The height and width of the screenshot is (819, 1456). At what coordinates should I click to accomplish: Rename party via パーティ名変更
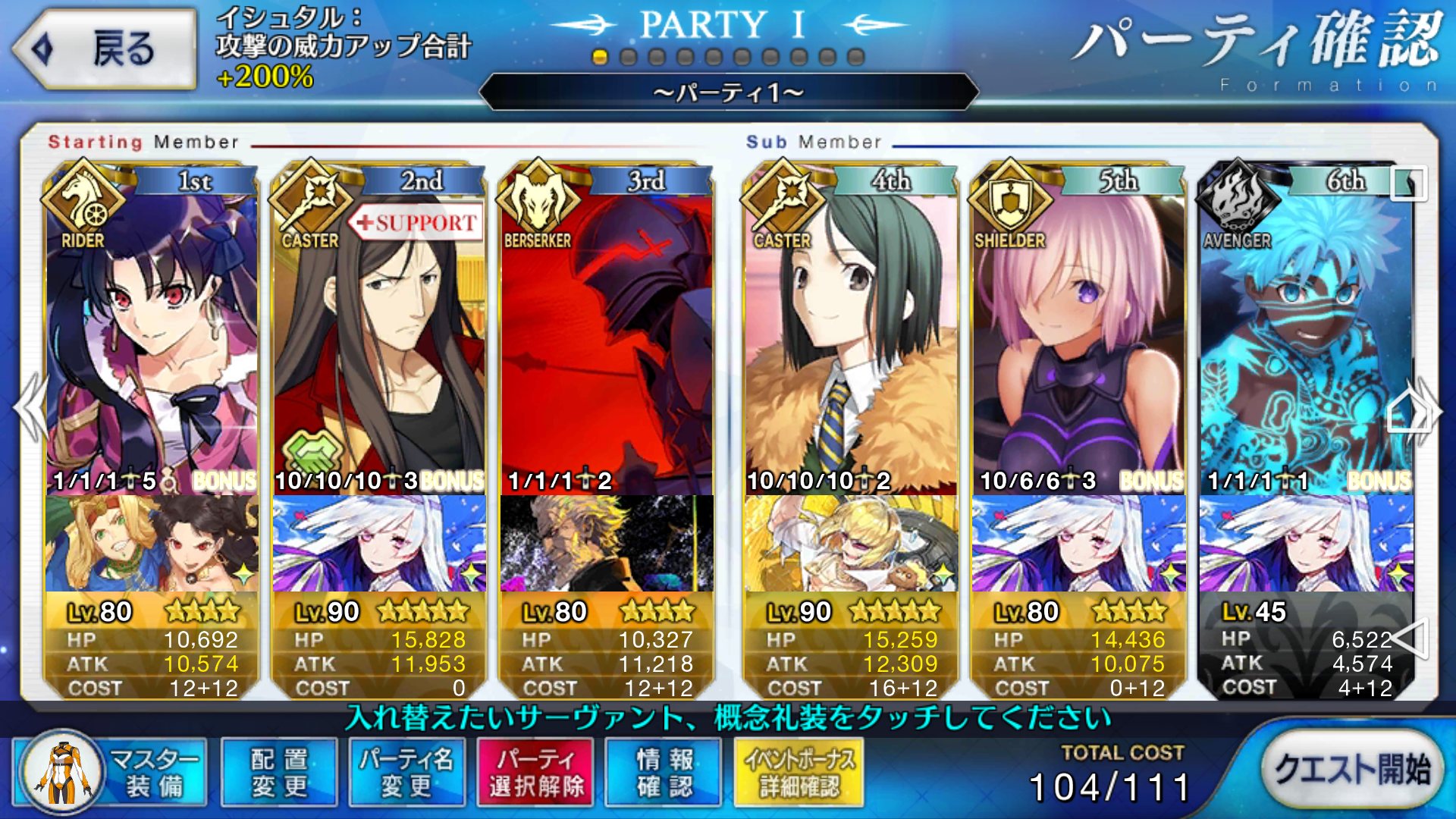click(x=406, y=772)
